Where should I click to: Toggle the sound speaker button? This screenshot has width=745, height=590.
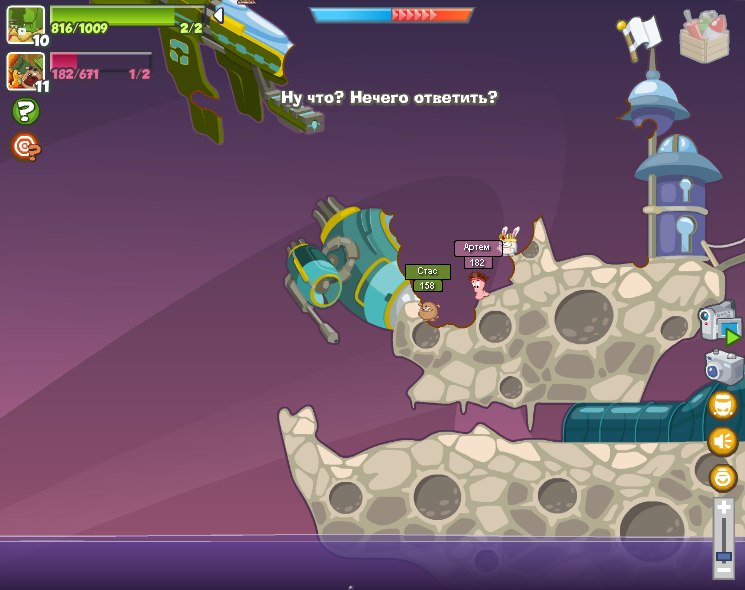(723, 441)
